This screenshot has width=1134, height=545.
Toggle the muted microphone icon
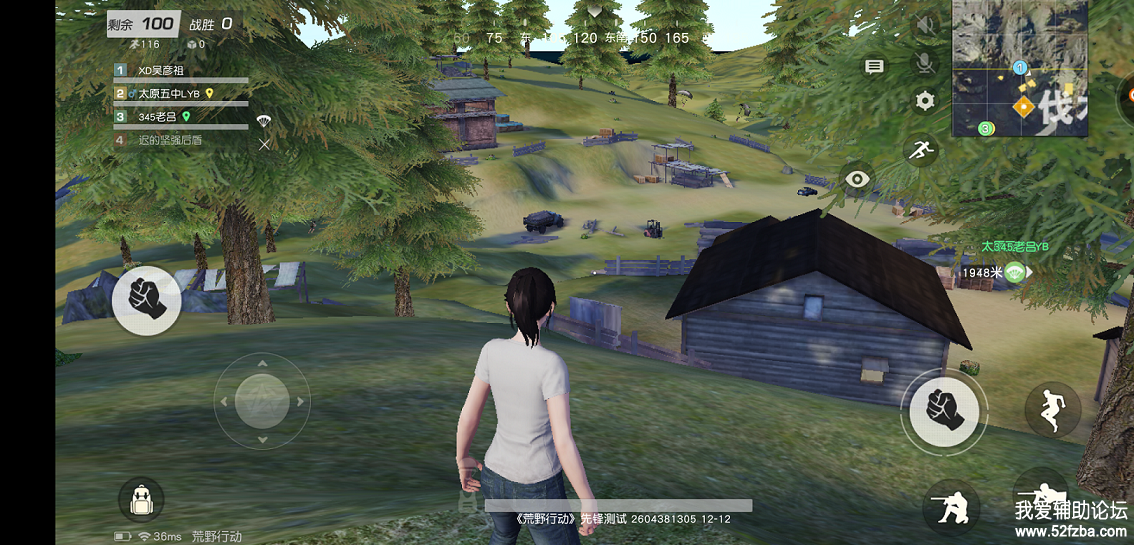click(x=925, y=63)
